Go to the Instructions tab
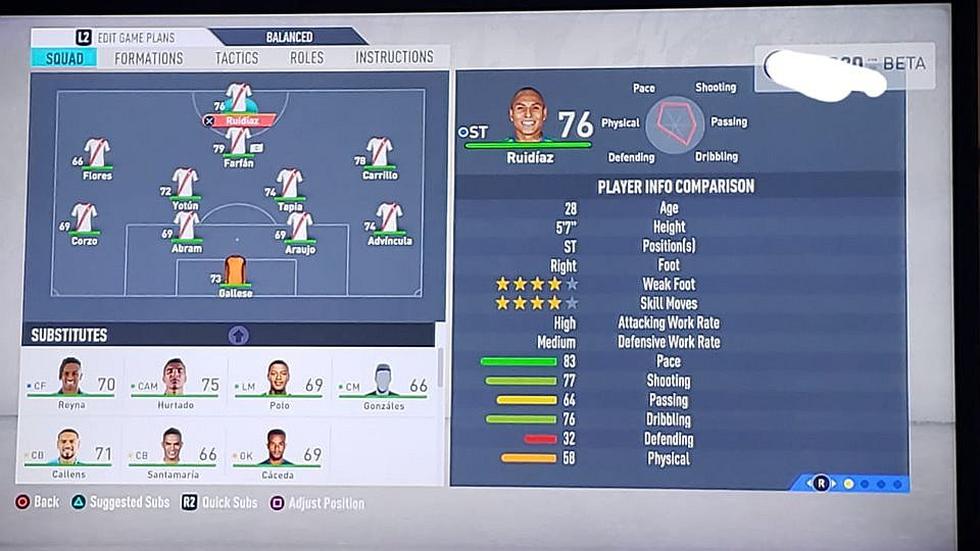Viewport: 980px width, 551px height. (394, 58)
